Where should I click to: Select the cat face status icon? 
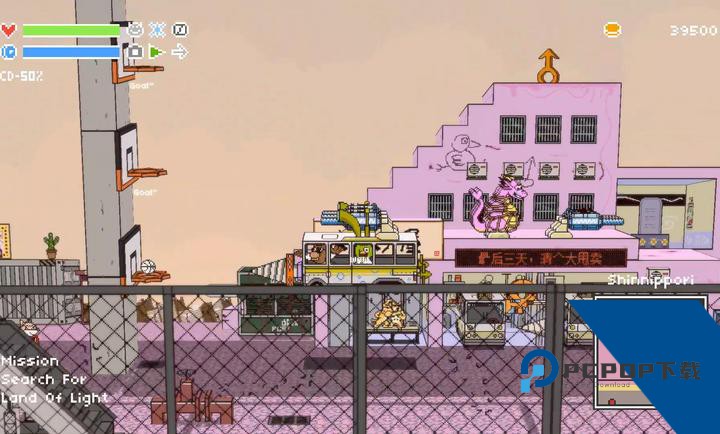135,30
